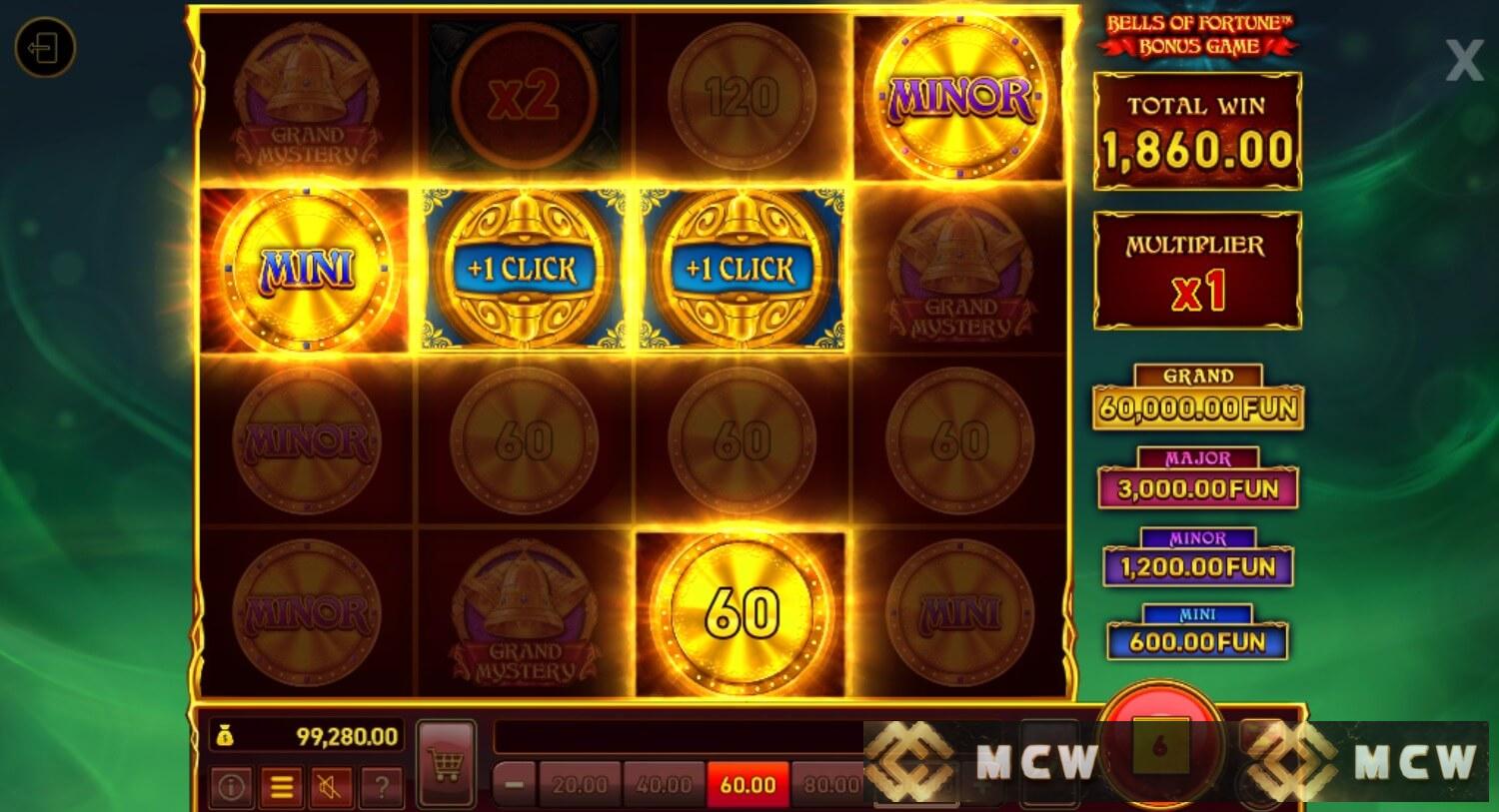Choose the bright gold 60 coin tile

pos(742,613)
